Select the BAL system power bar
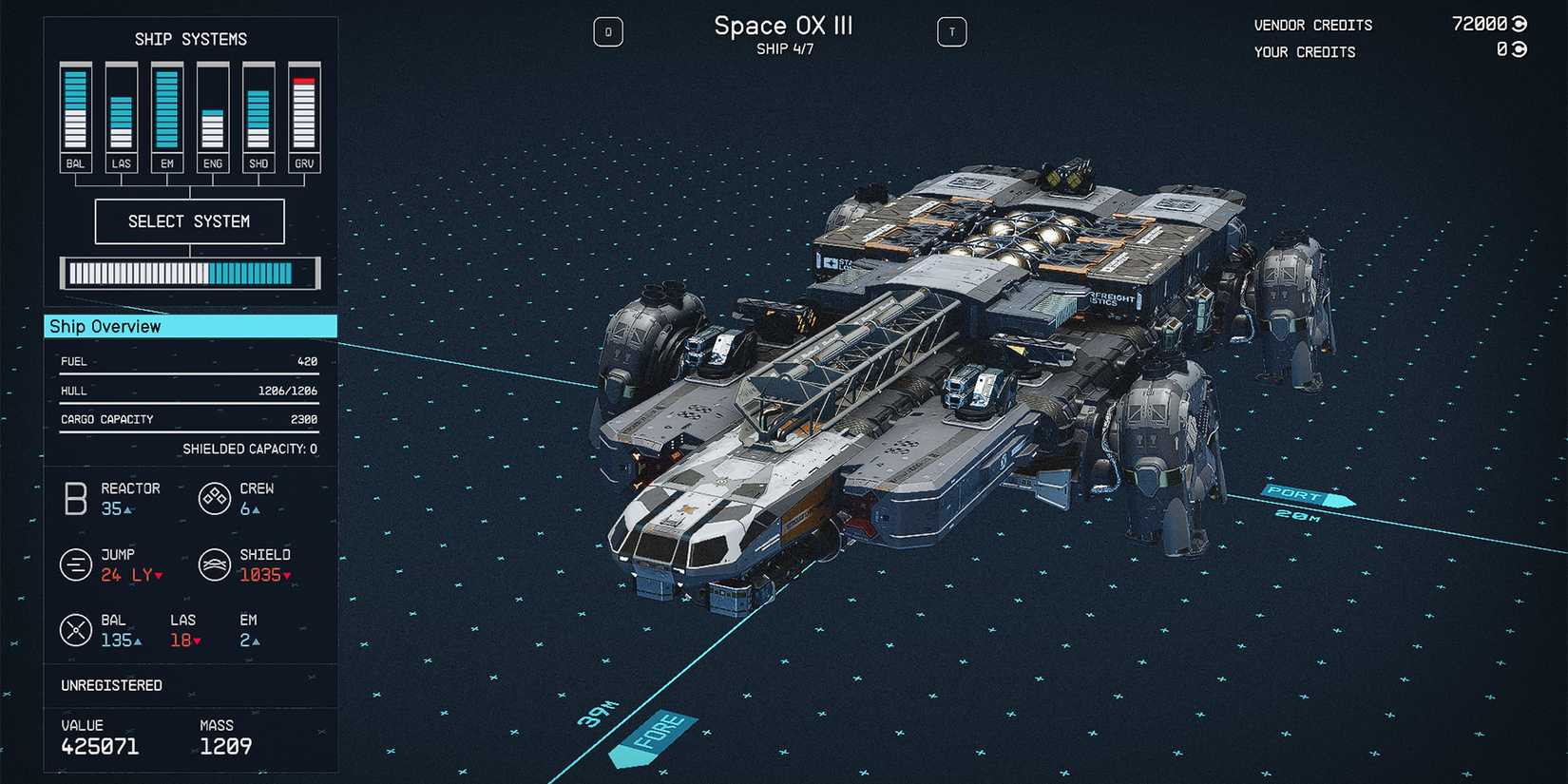The width and height of the screenshot is (1568, 784). pos(75,109)
